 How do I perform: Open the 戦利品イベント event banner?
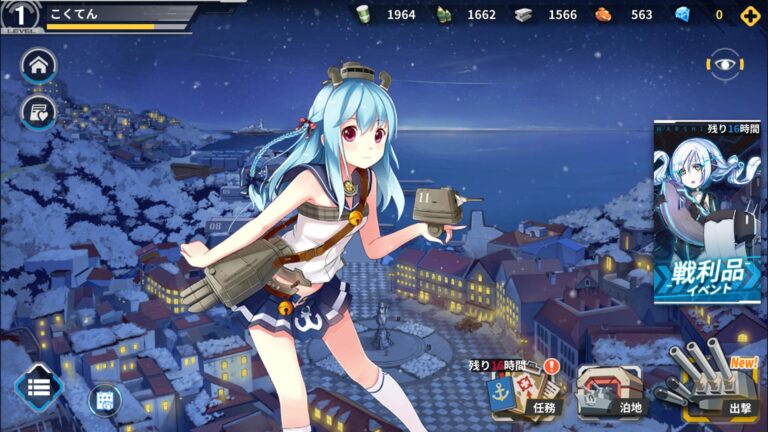(707, 212)
